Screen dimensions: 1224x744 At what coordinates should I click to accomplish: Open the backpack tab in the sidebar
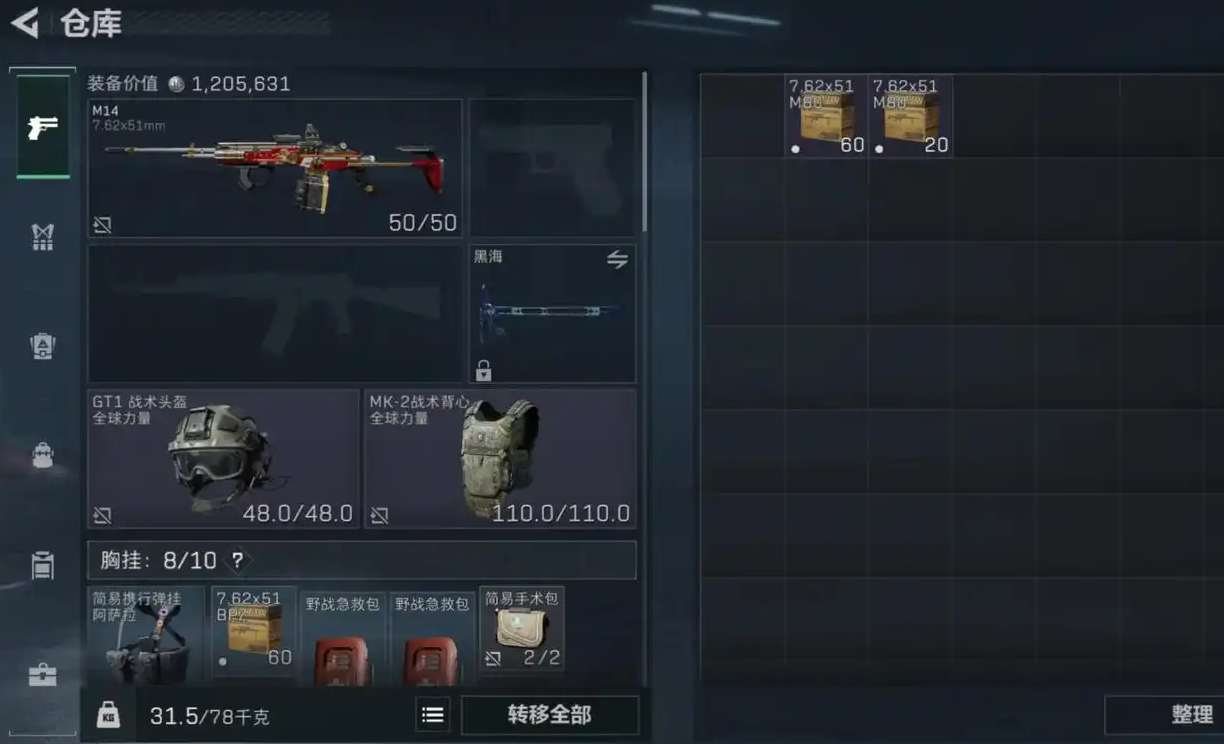click(42, 455)
